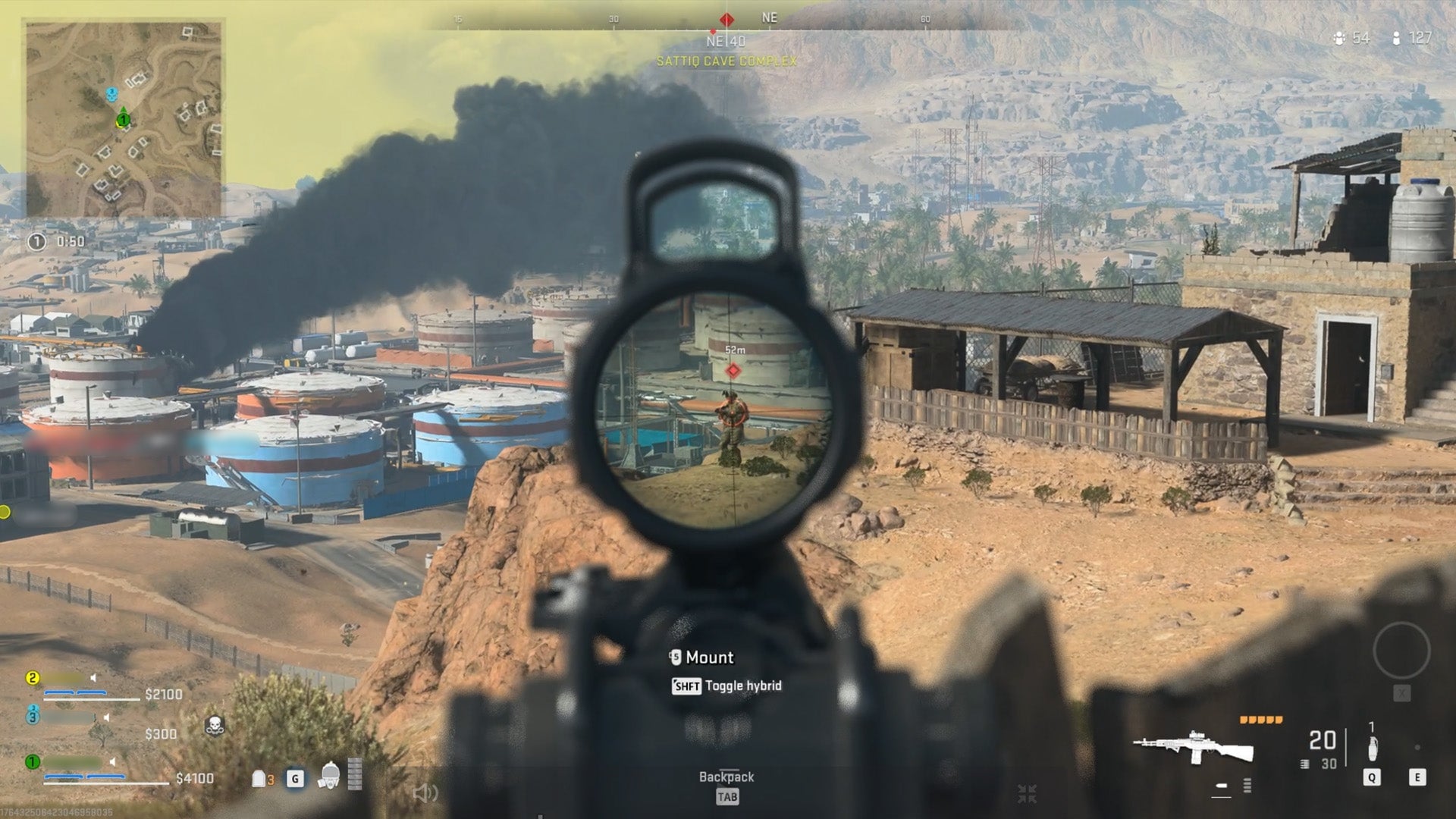Click the orange weapon rarity pips
The width and height of the screenshot is (1456, 819).
1260,720
